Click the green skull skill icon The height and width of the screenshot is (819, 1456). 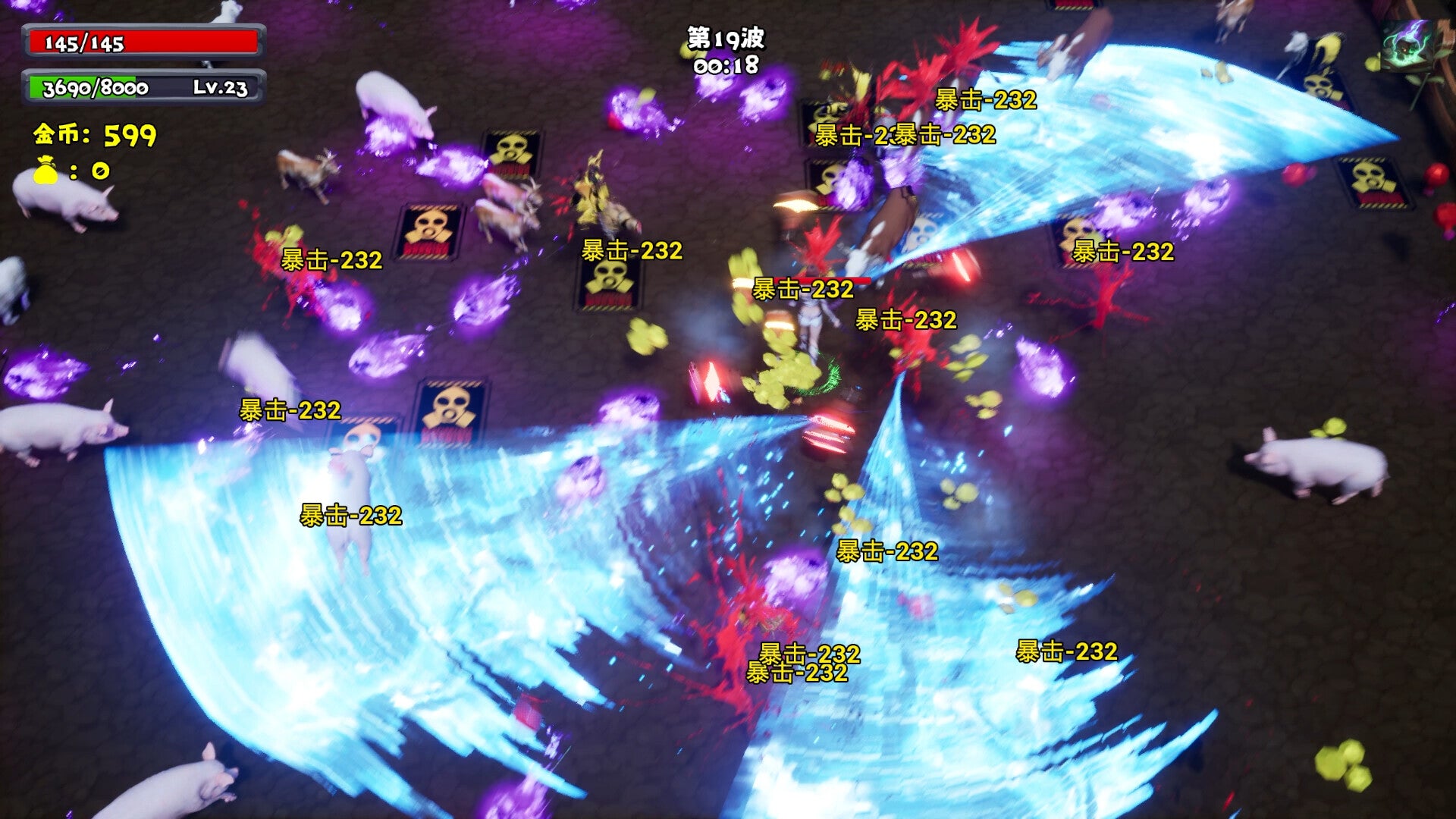click(x=1407, y=45)
